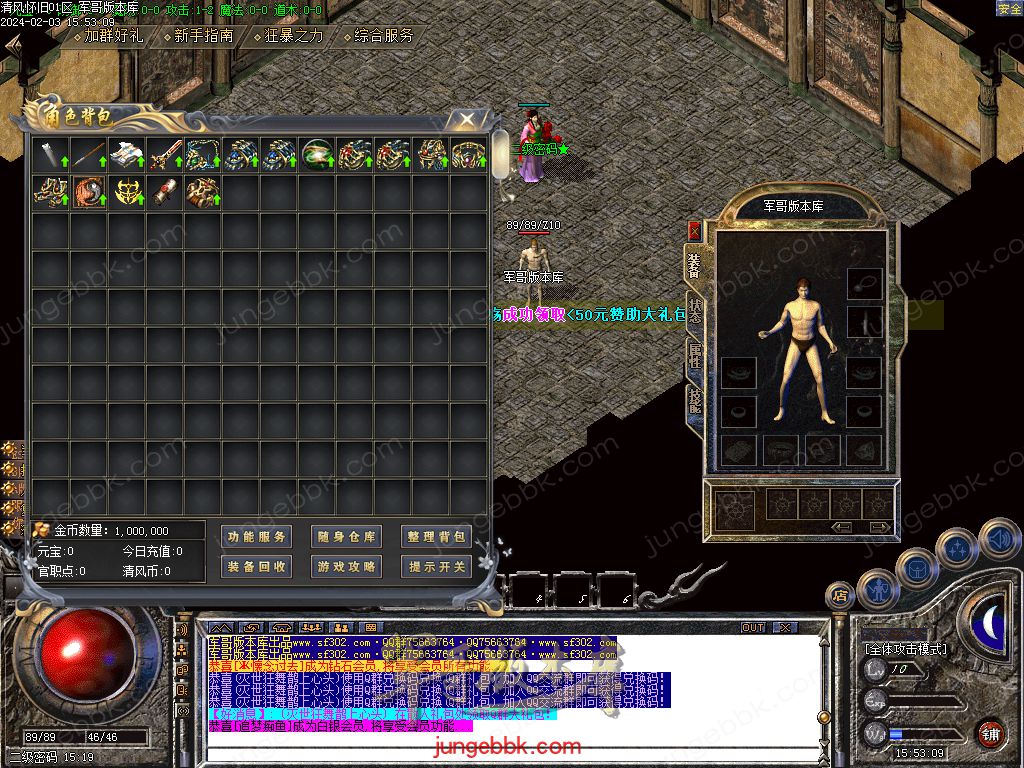Open the 随身仓库 portable warehouse
Image resolution: width=1024 pixels, height=768 pixels.
tap(346, 537)
